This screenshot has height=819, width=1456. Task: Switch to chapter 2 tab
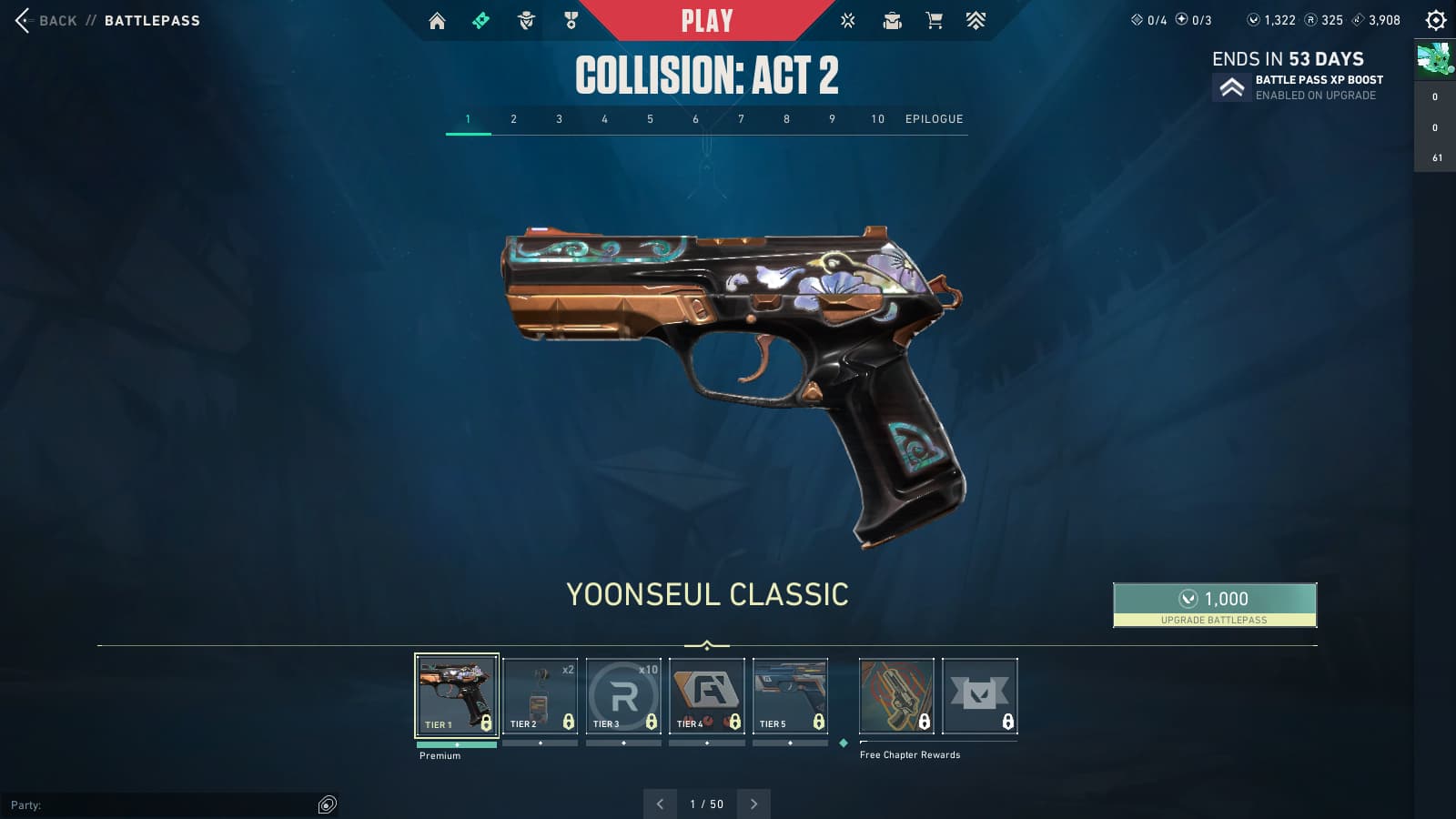513,119
